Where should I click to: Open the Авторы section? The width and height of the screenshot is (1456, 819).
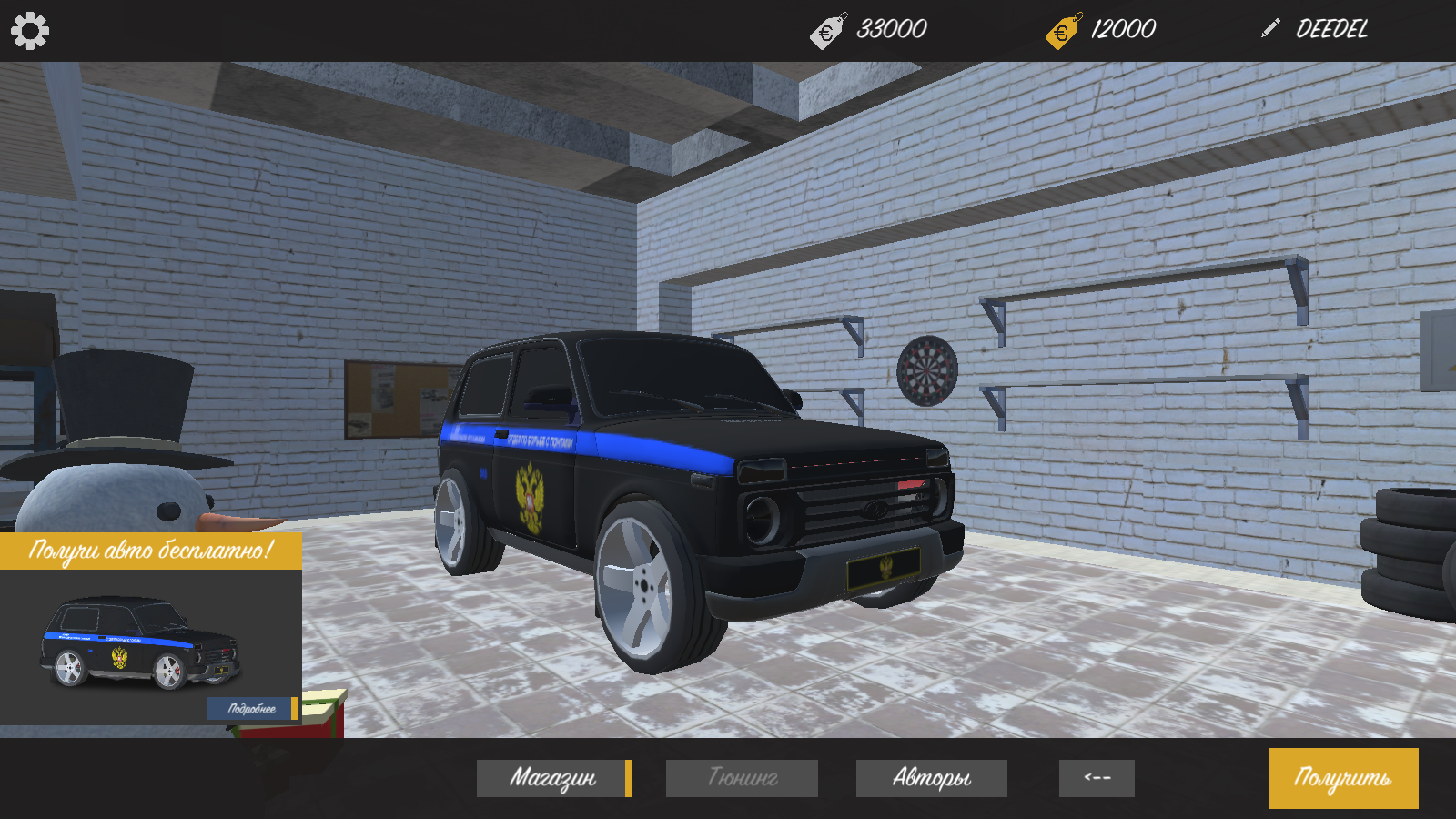click(931, 778)
